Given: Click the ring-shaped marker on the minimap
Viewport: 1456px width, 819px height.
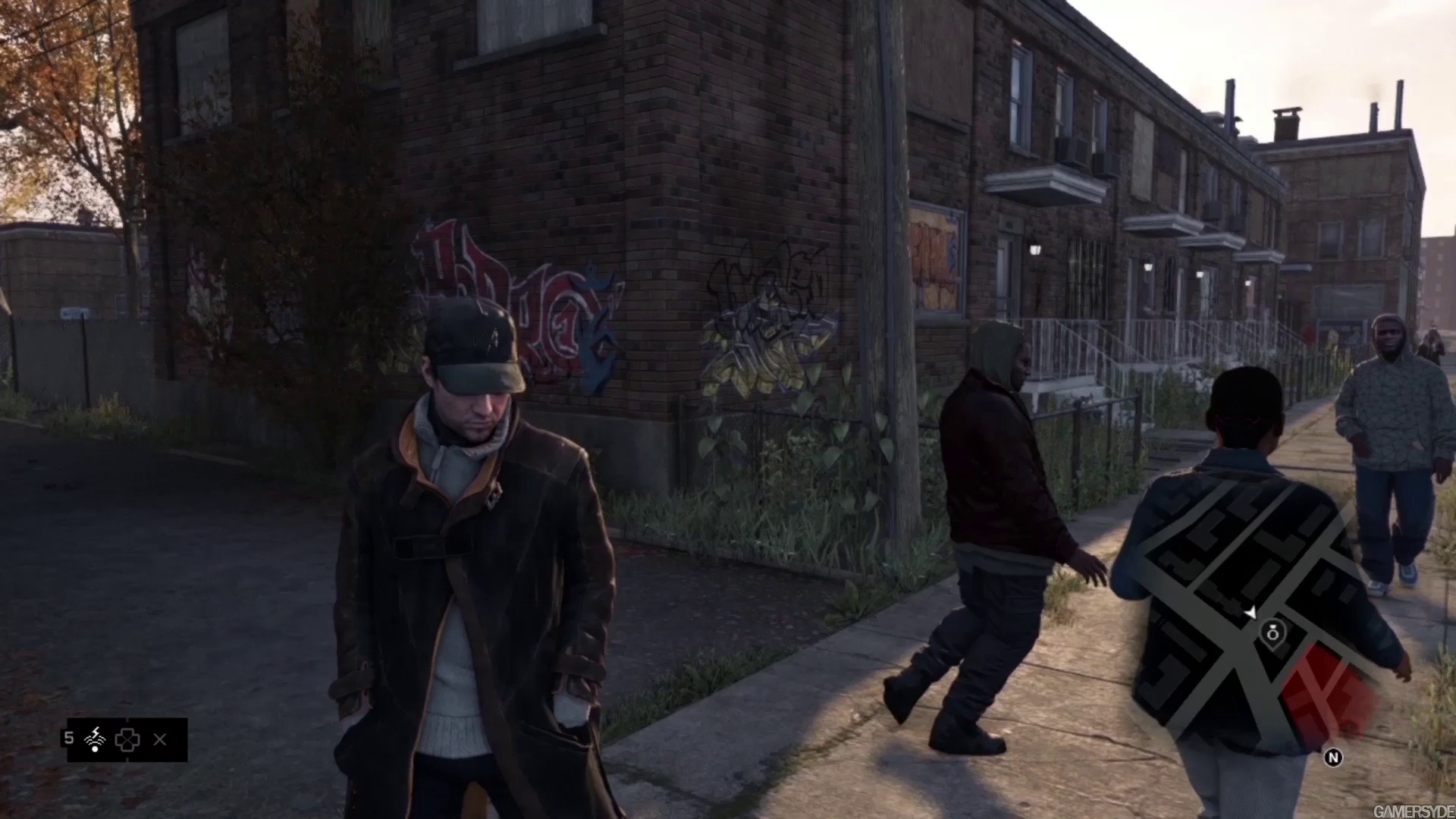Looking at the screenshot, I should pos(1272,631).
